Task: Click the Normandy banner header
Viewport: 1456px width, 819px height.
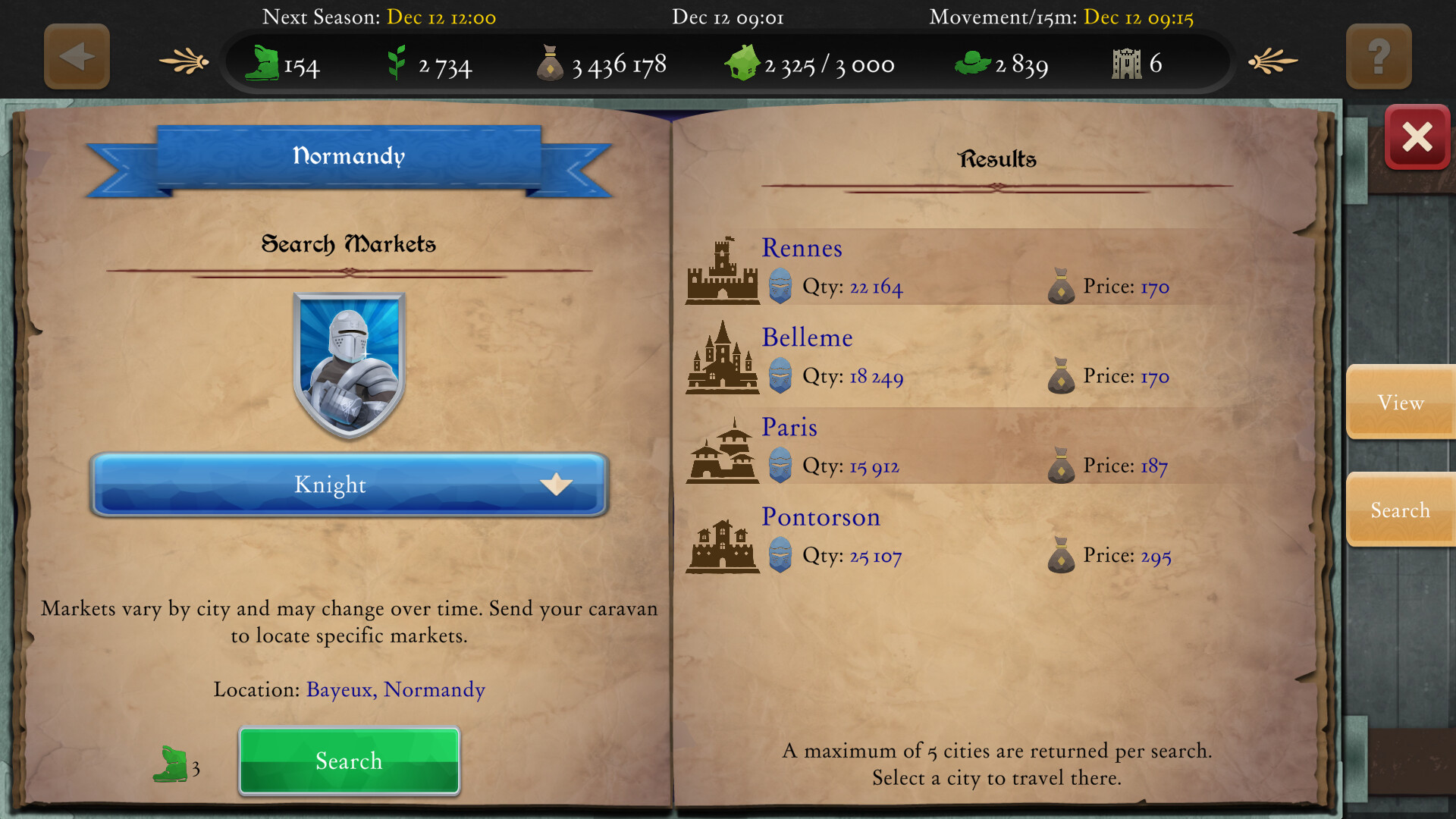Action: (349, 155)
